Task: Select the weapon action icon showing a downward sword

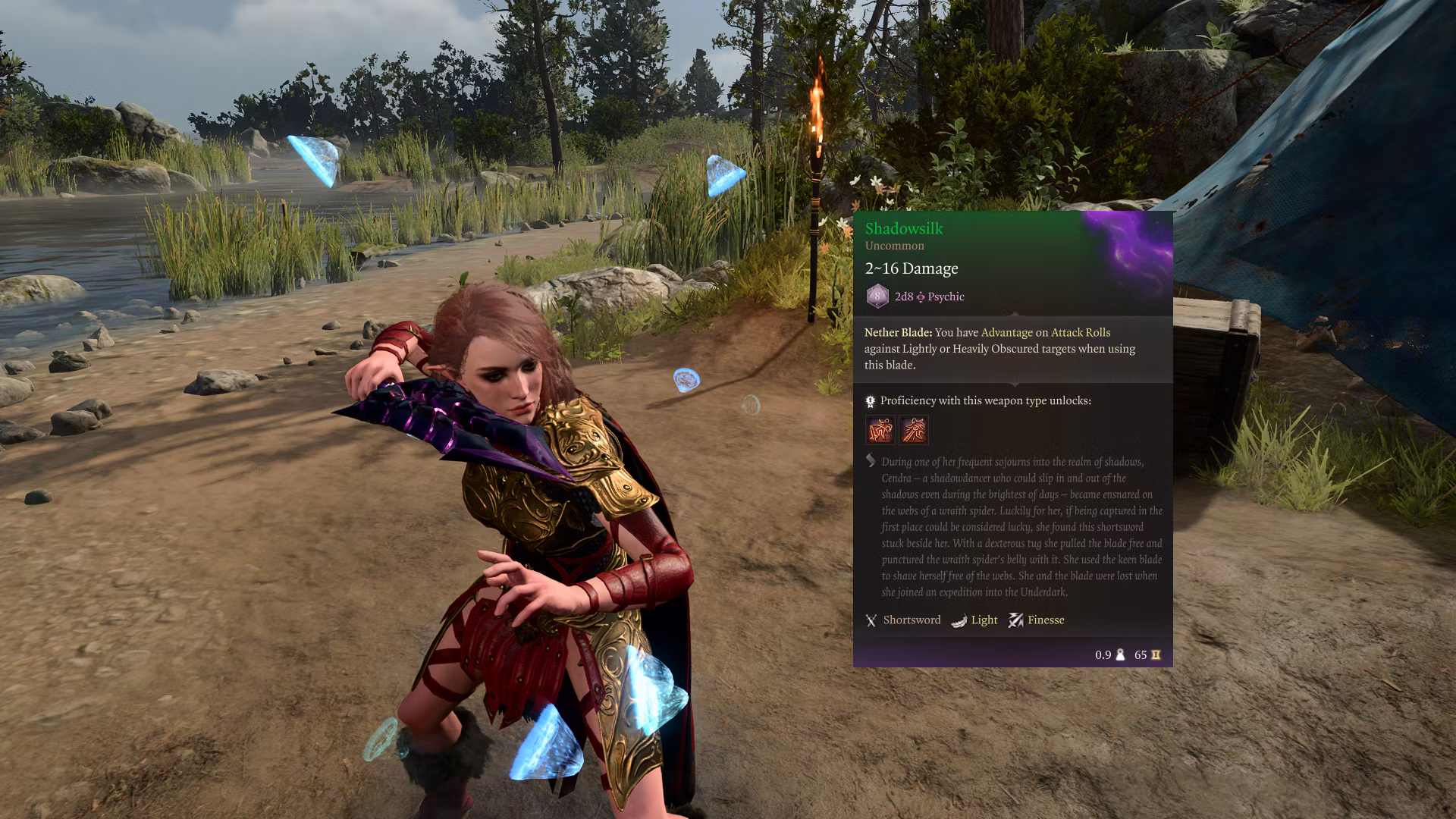Action: point(880,430)
